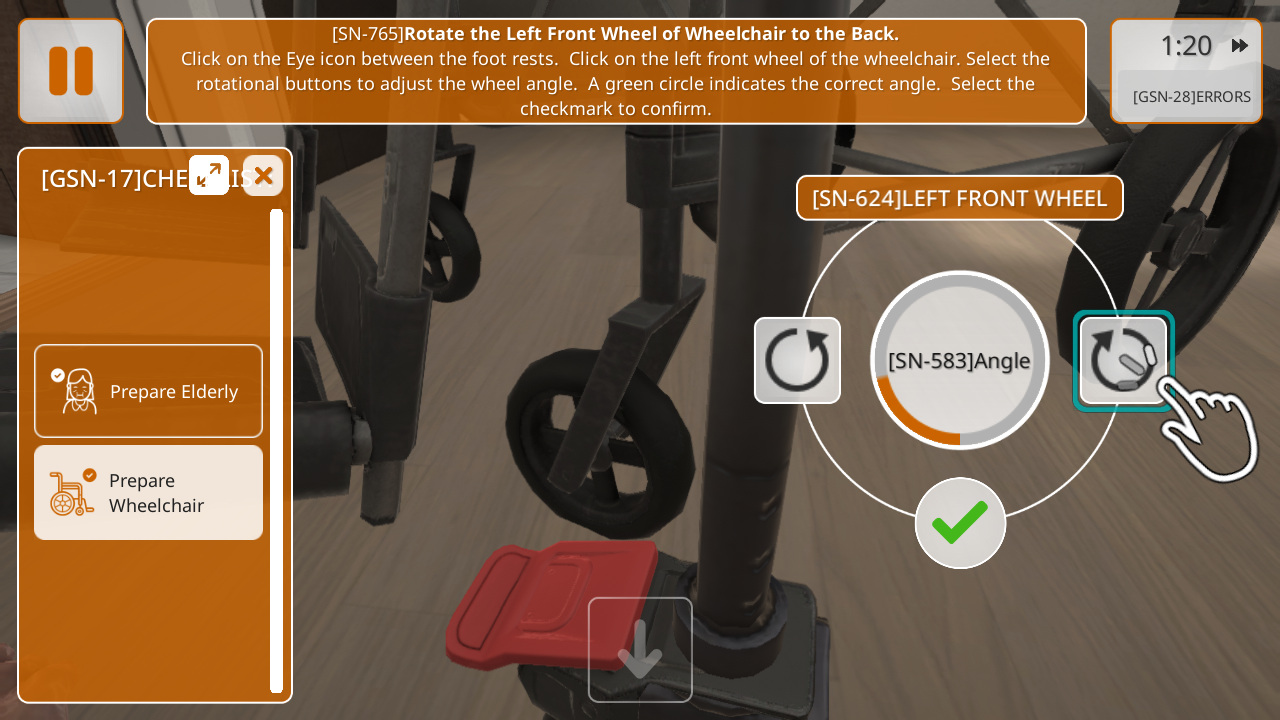
Task: Select the Prepare Elderly checklist item
Action: point(148,391)
